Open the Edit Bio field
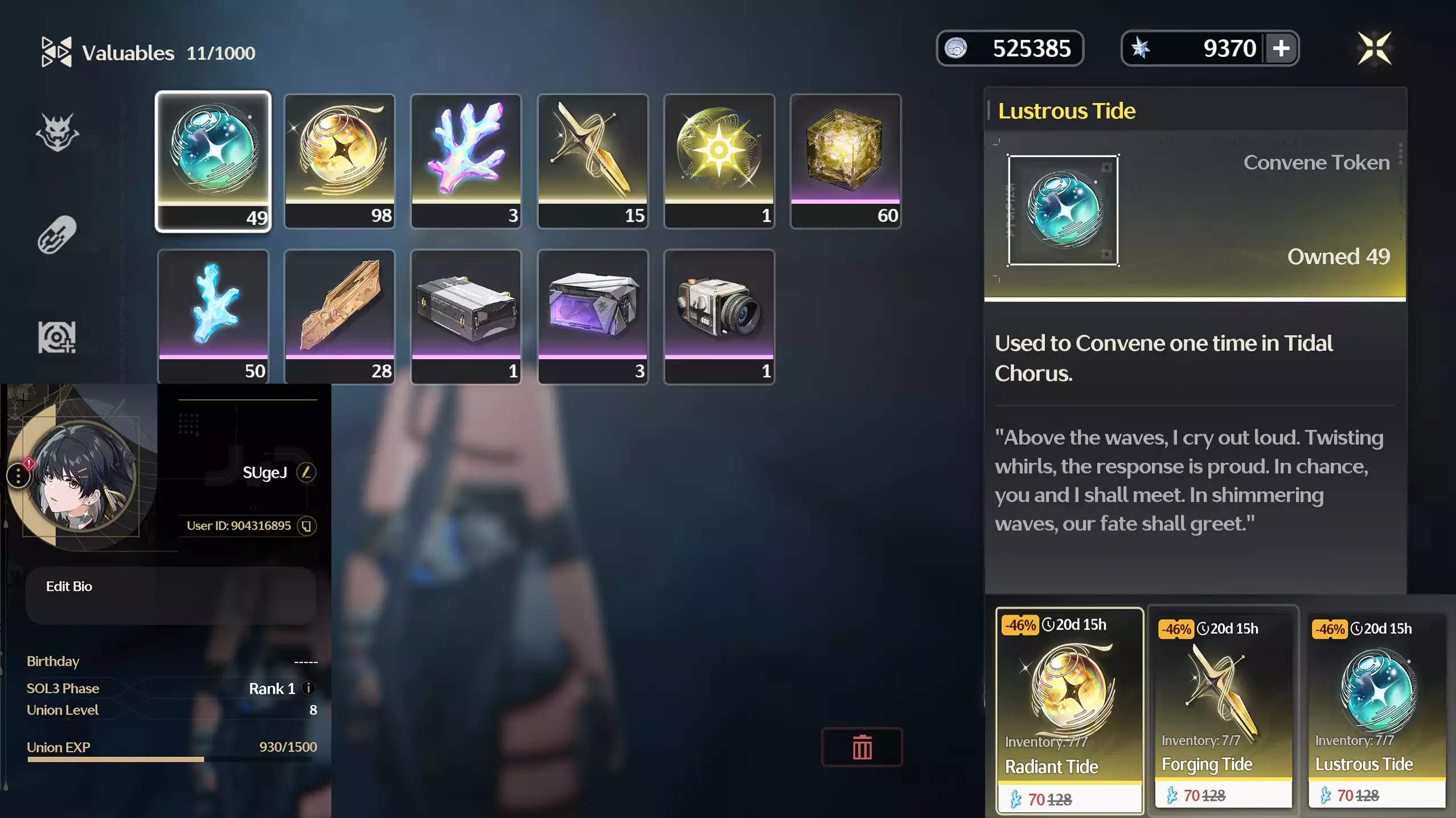The width and height of the screenshot is (1456, 818). (170, 594)
